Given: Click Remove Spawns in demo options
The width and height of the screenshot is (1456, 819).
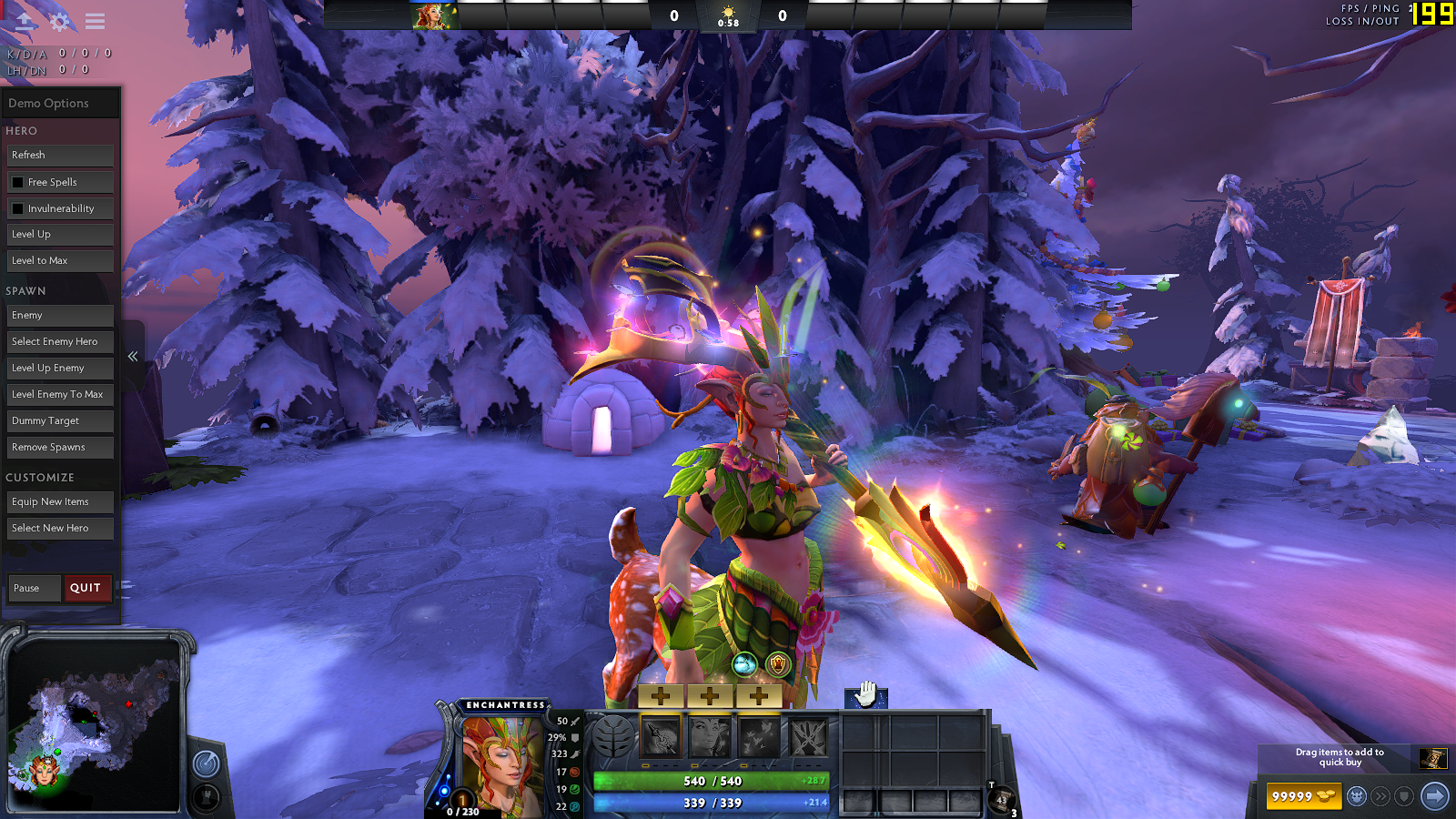Looking at the screenshot, I should click(x=60, y=448).
